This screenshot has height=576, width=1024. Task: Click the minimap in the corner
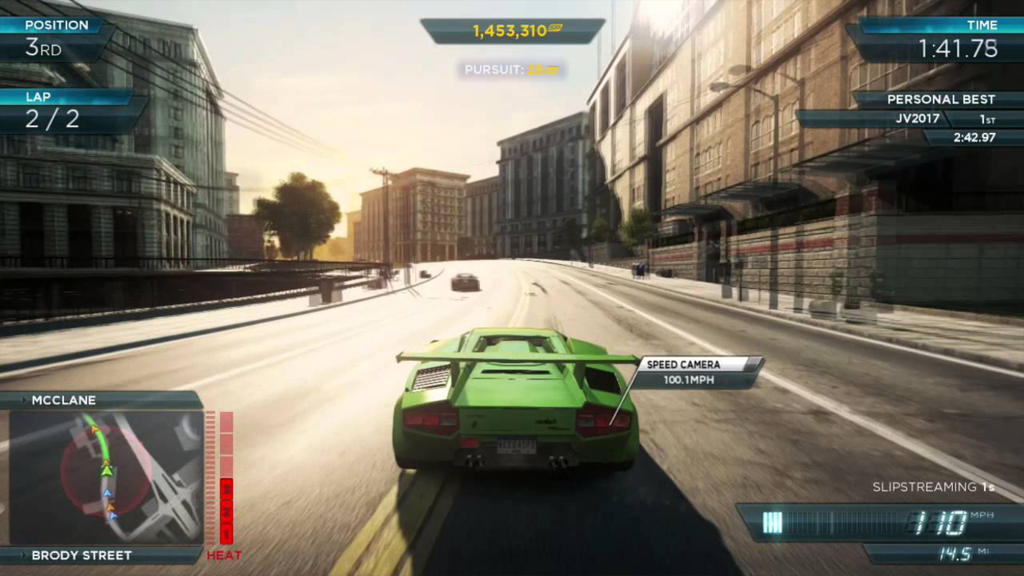coord(105,477)
